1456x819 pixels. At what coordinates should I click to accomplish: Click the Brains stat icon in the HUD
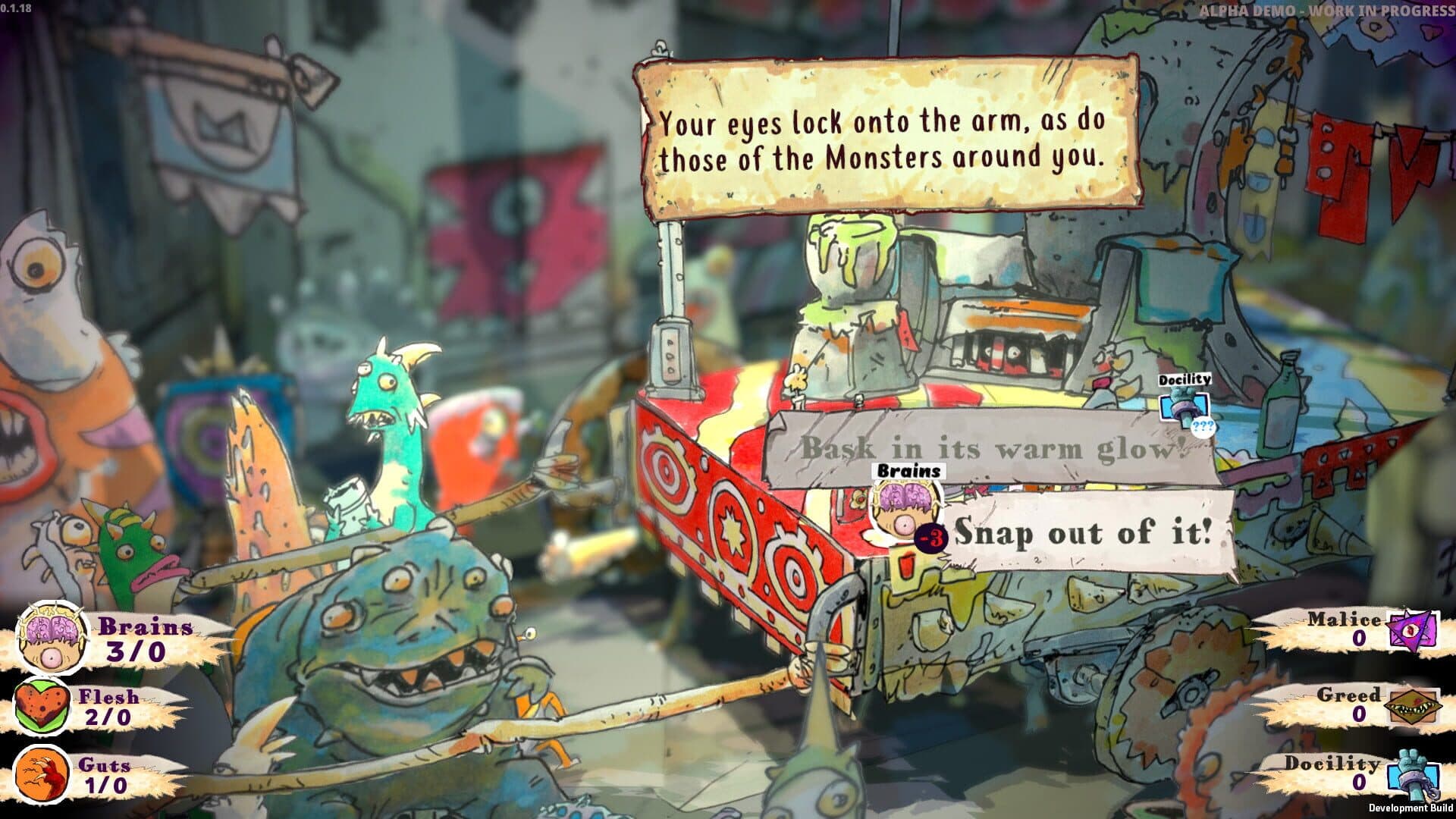47,637
